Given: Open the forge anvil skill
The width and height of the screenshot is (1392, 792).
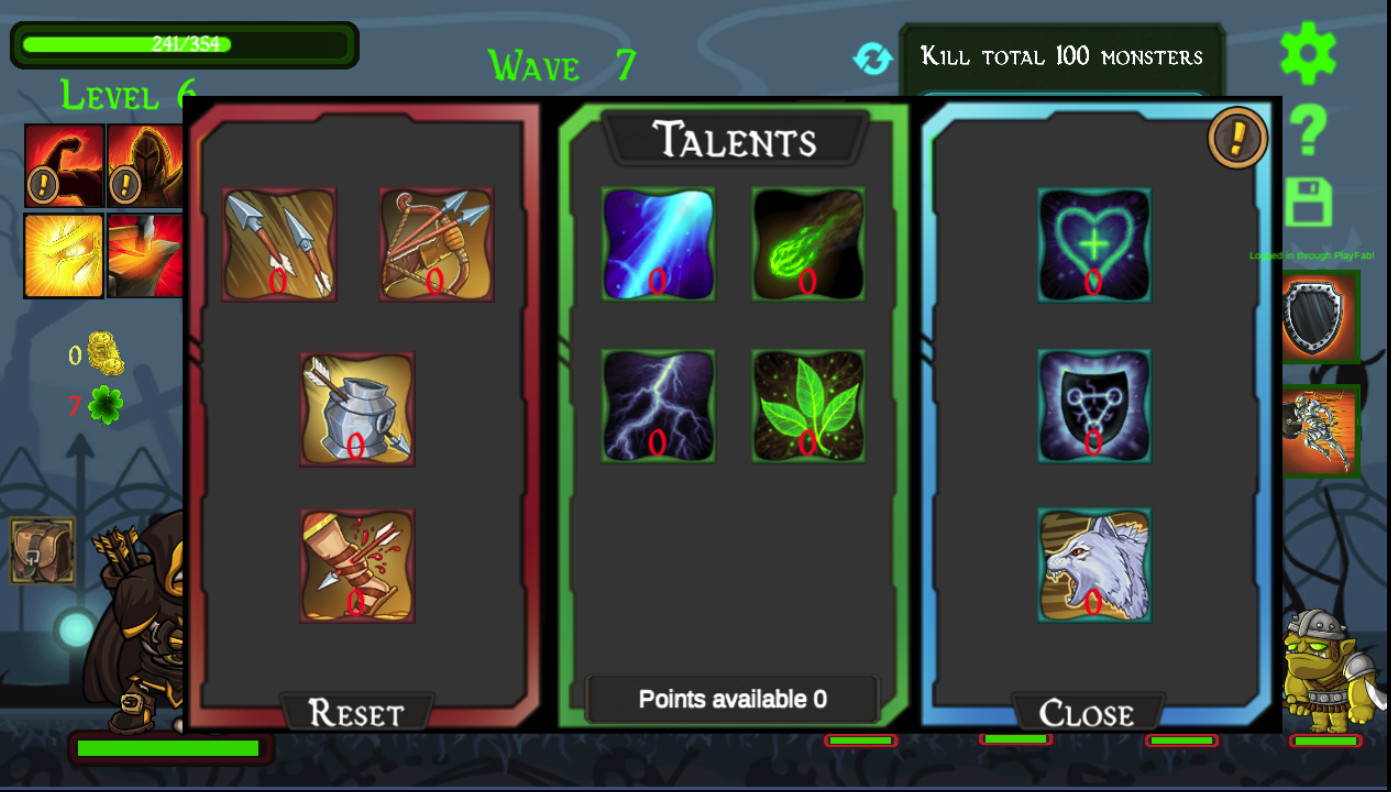Looking at the screenshot, I should 143,256.
